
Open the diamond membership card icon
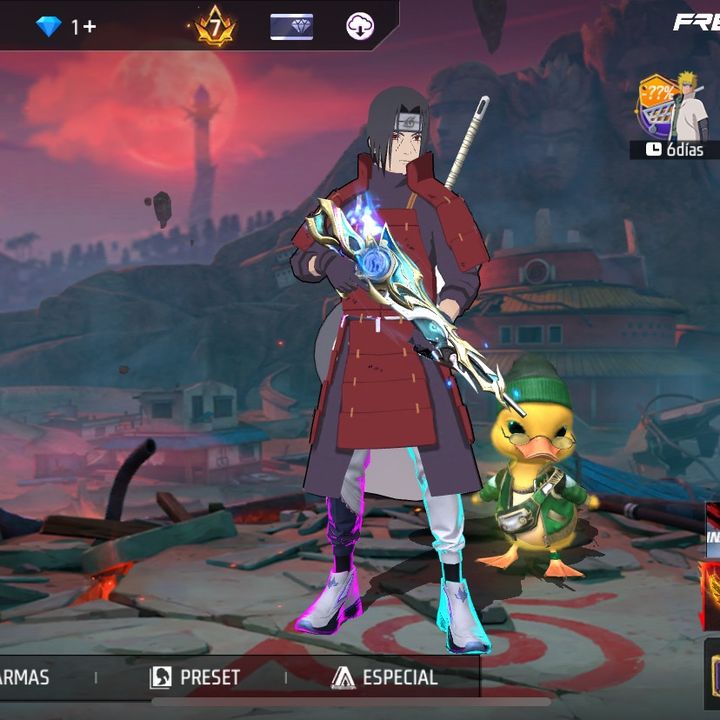291,27
